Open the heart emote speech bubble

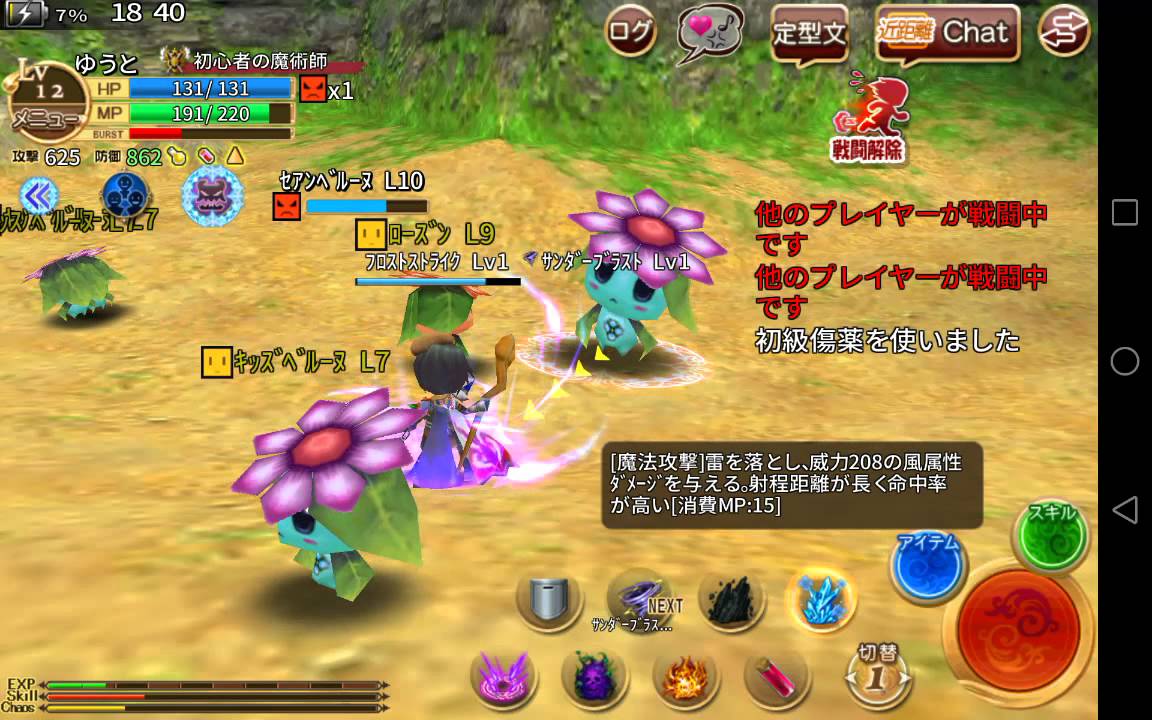point(710,33)
